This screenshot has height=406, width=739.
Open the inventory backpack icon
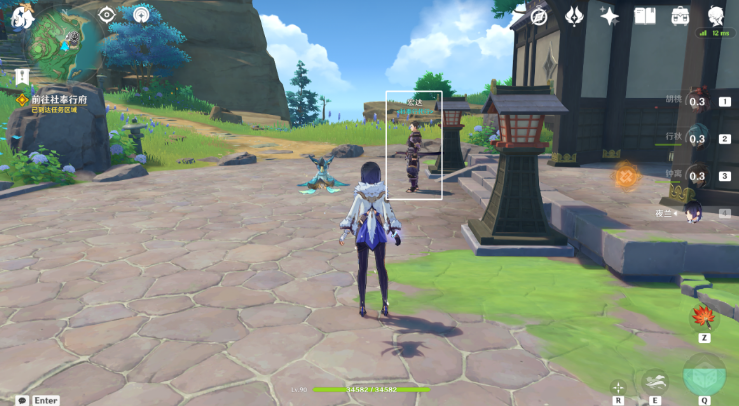(x=681, y=15)
